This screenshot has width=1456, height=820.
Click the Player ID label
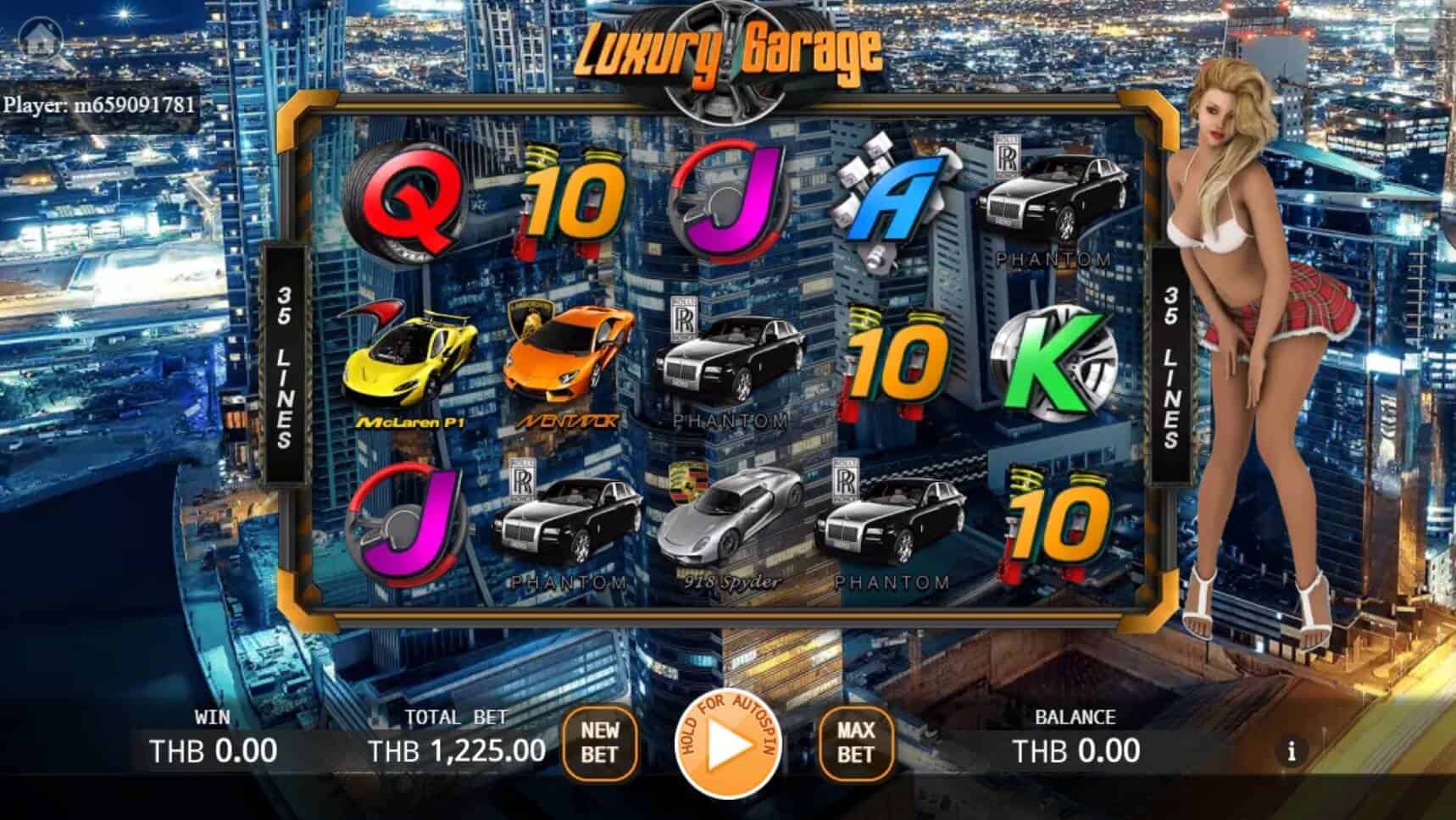(x=97, y=107)
